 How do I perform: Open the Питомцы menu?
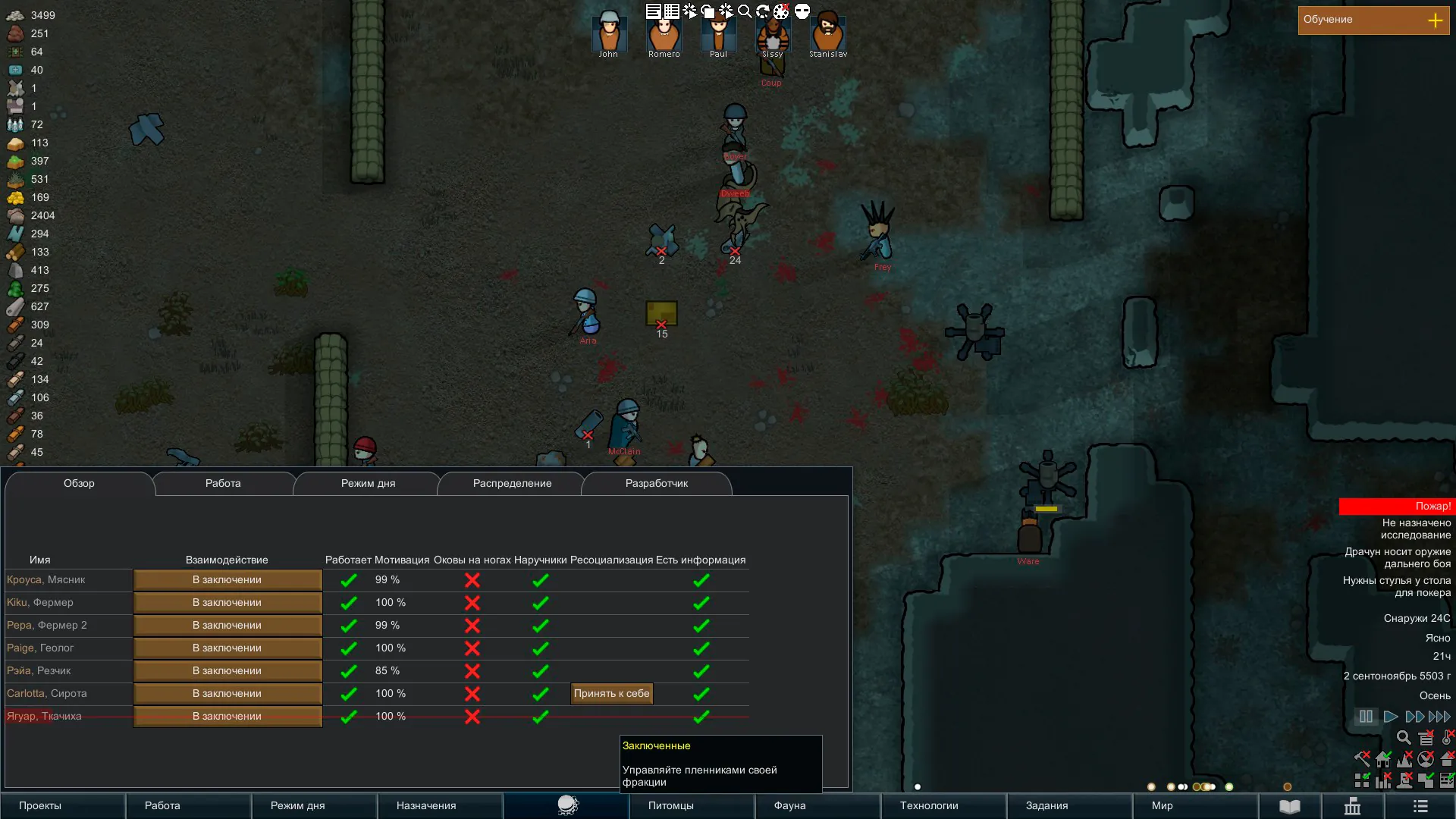point(670,806)
